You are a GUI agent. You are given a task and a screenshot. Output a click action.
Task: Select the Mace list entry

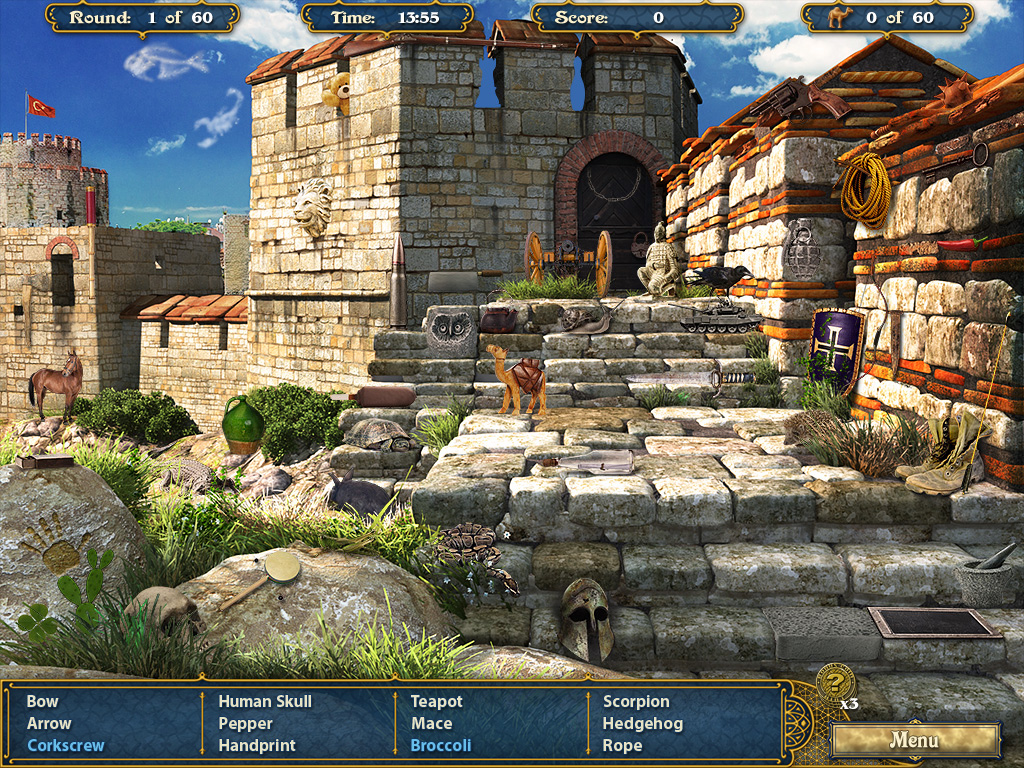(432, 724)
